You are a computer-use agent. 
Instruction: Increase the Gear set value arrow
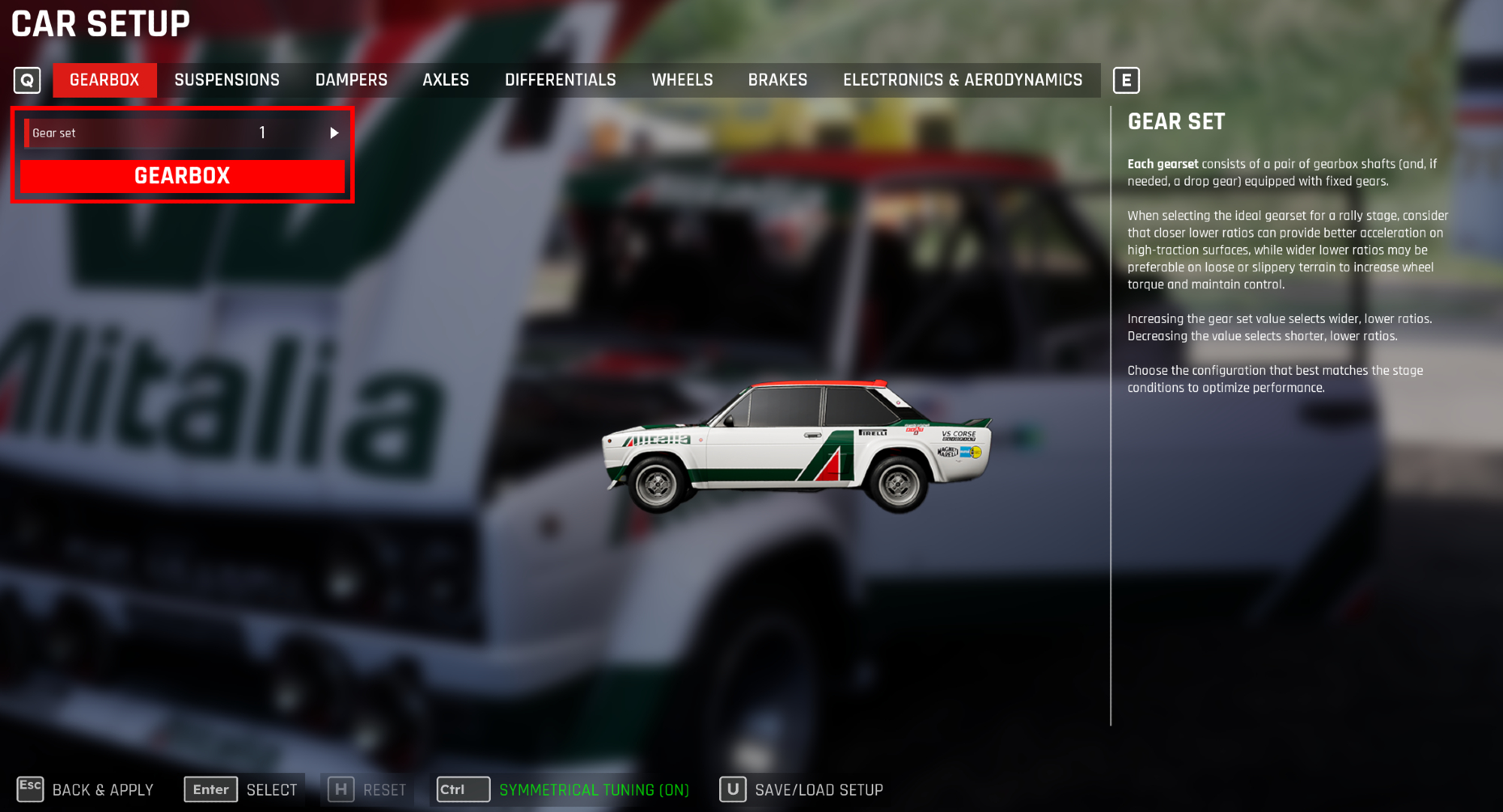[x=334, y=133]
